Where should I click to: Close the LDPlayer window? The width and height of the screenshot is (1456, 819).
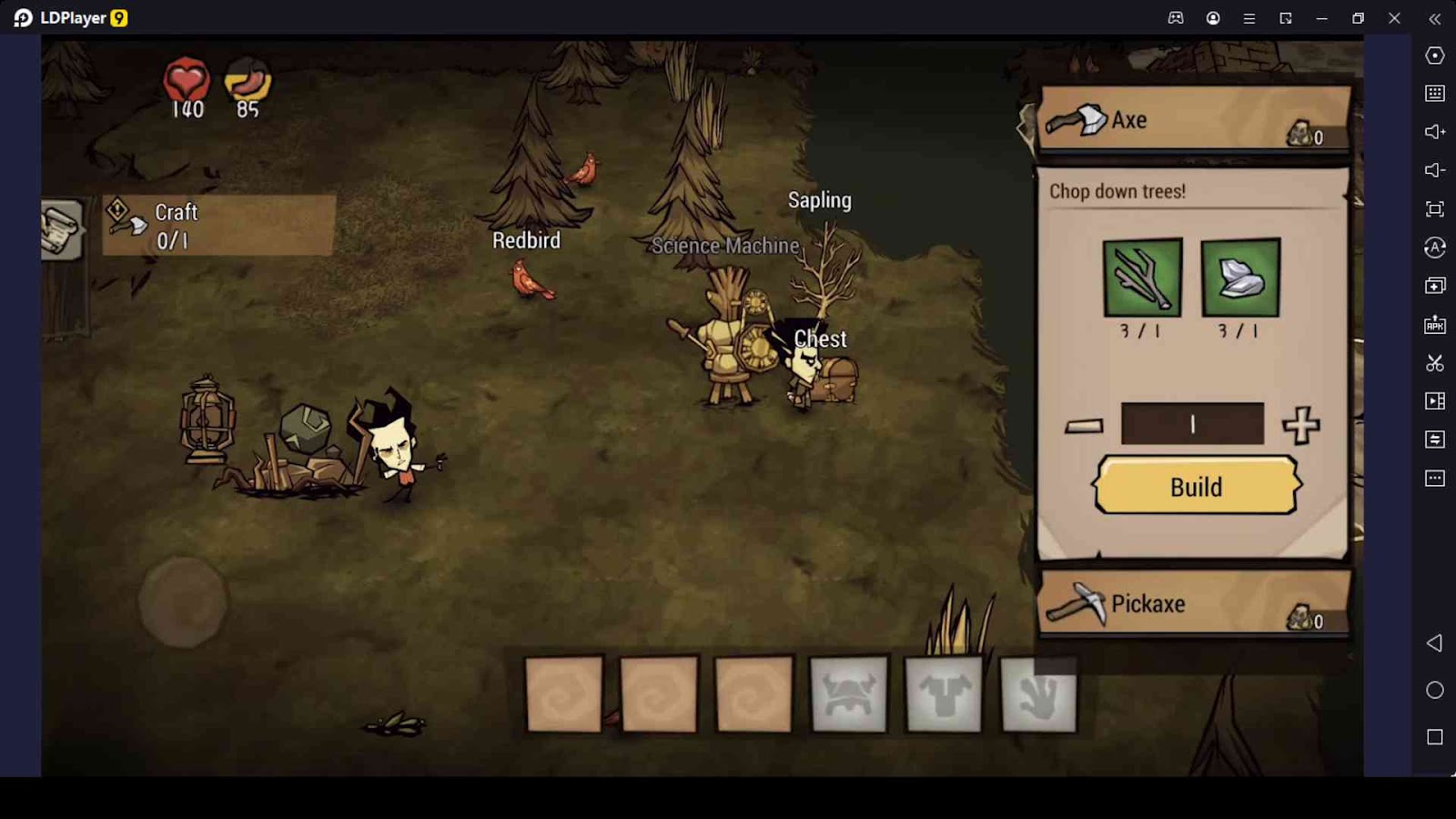pos(1394,18)
